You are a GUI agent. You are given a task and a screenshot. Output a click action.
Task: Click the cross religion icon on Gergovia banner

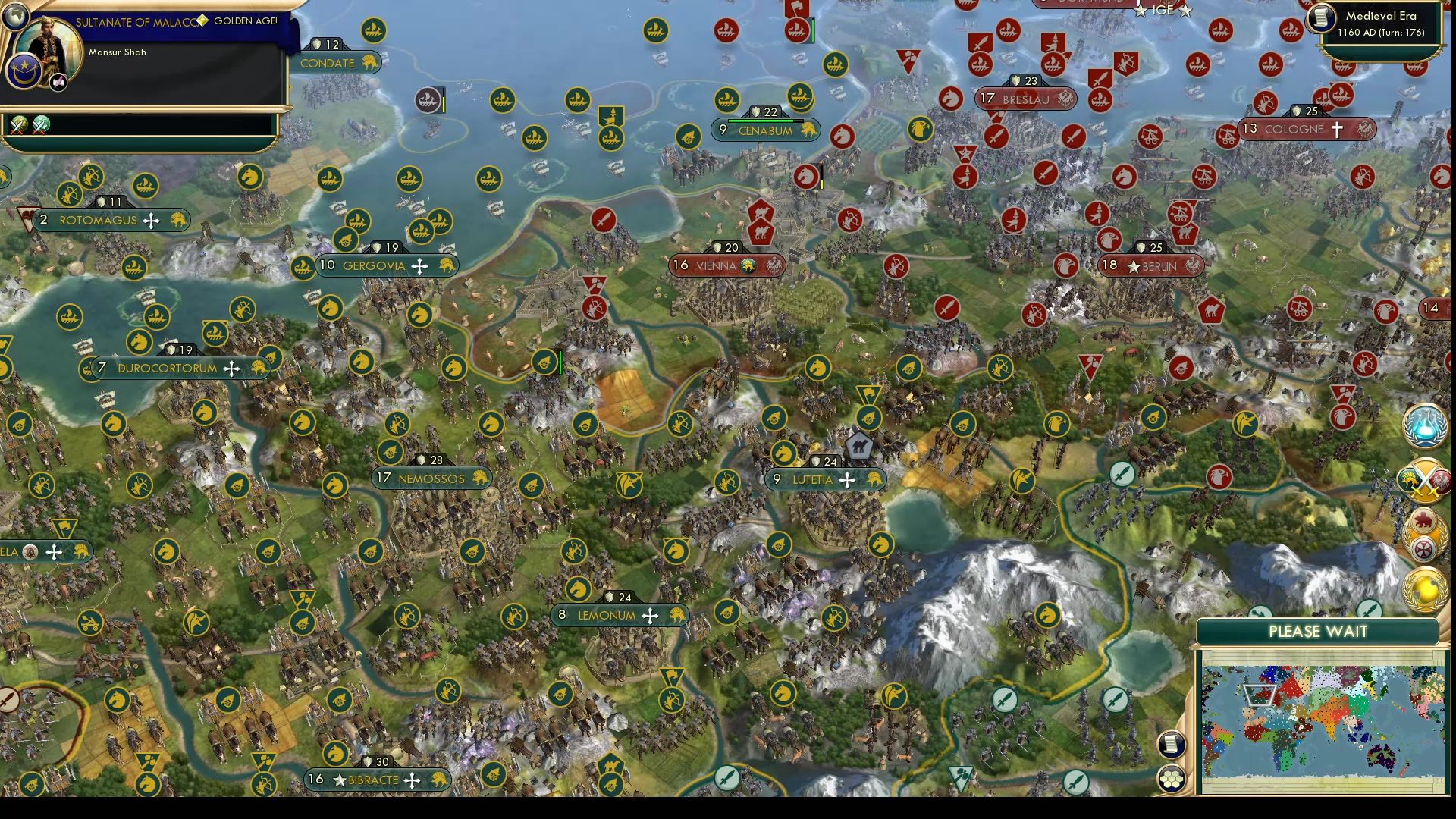tap(418, 265)
